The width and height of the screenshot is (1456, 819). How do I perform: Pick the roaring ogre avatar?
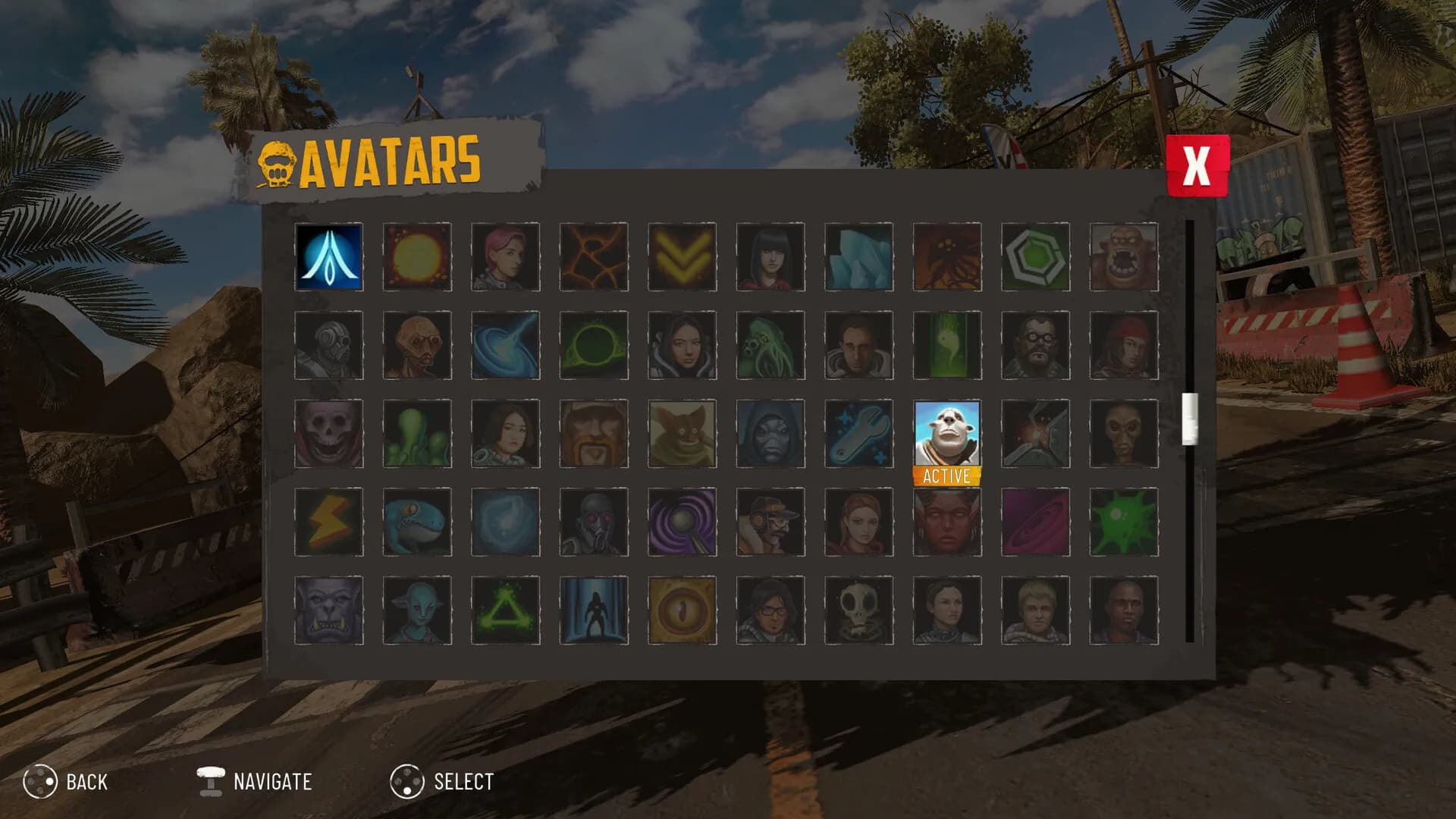click(1123, 257)
